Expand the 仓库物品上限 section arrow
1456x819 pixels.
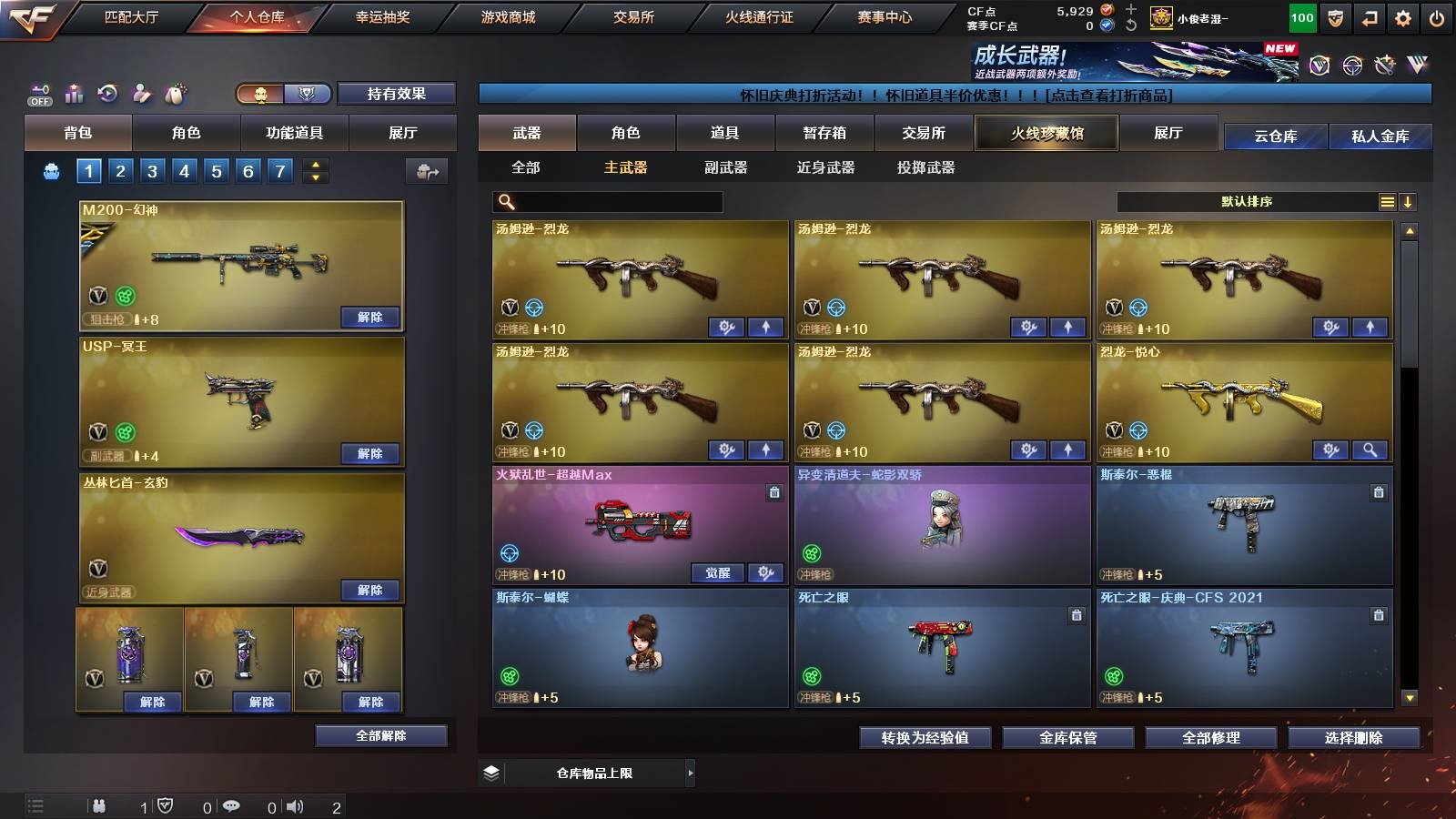(690, 772)
